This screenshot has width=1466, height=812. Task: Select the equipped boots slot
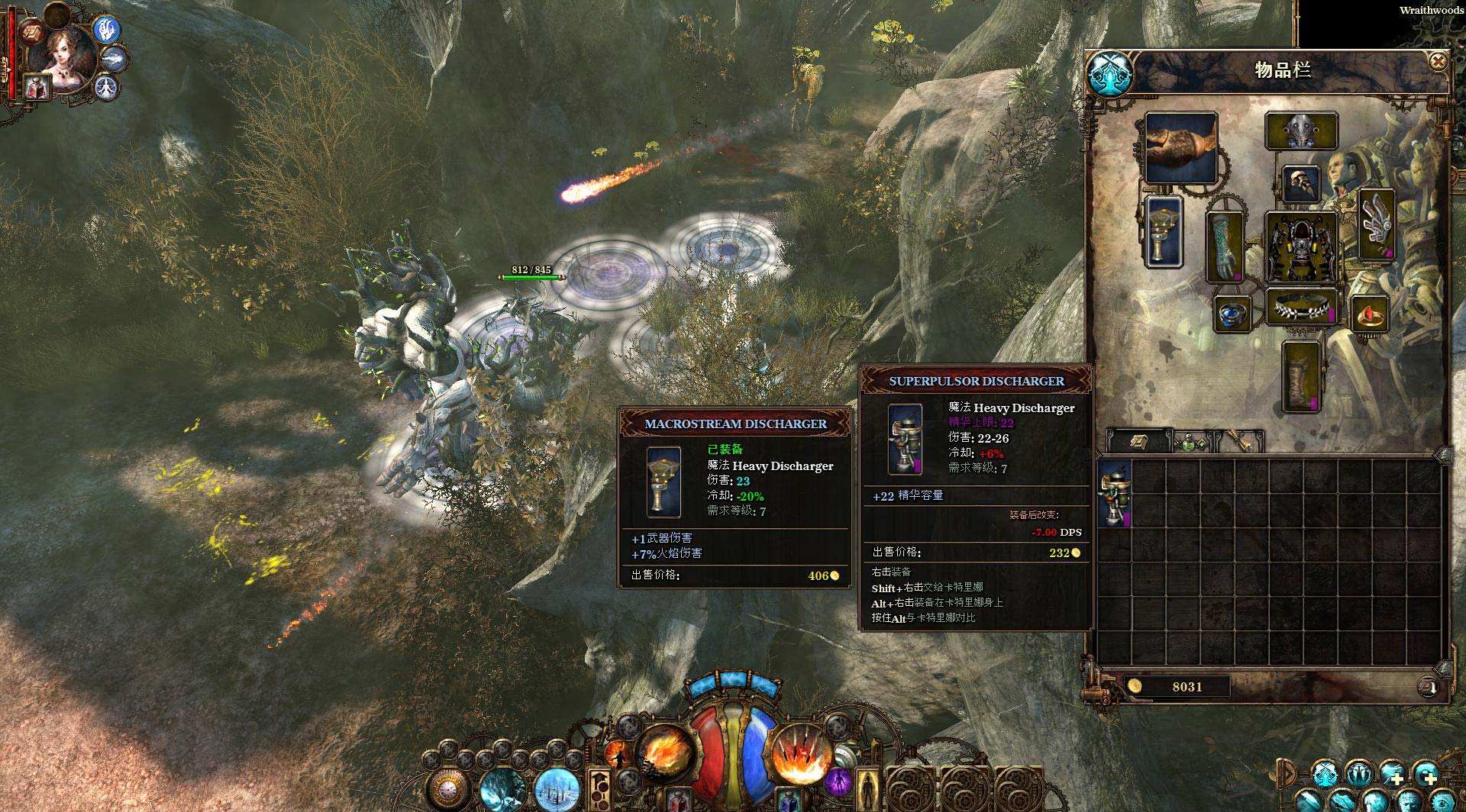click(1301, 378)
